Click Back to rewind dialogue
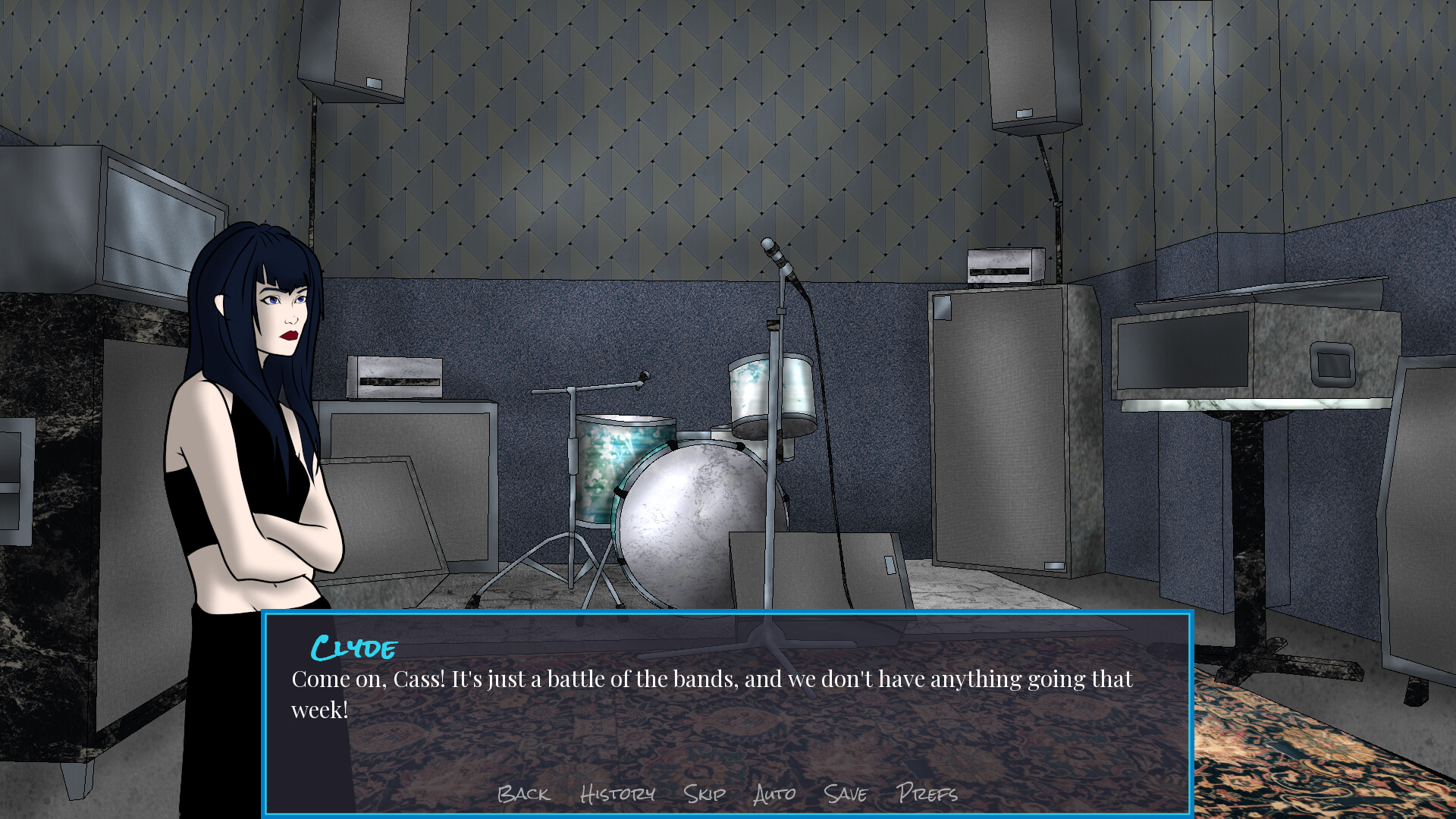Screen dimensions: 1456x819 tap(523, 795)
